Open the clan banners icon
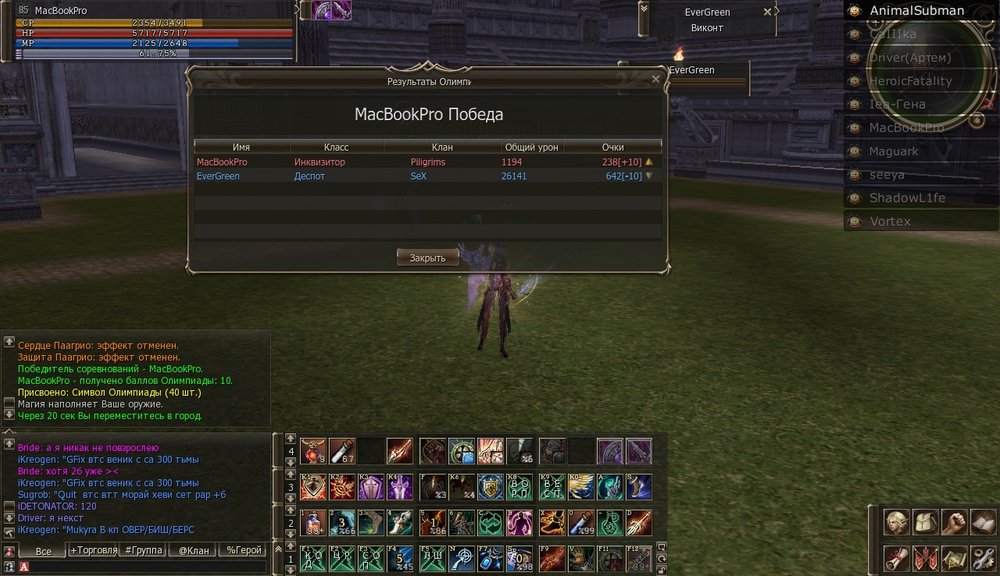This screenshot has width=1000, height=576. pos(925,558)
